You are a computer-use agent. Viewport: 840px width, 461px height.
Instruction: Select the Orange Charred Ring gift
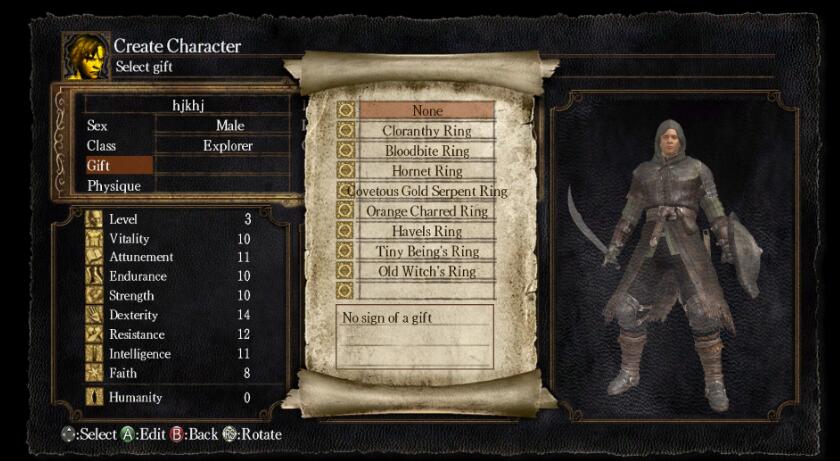pos(427,211)
